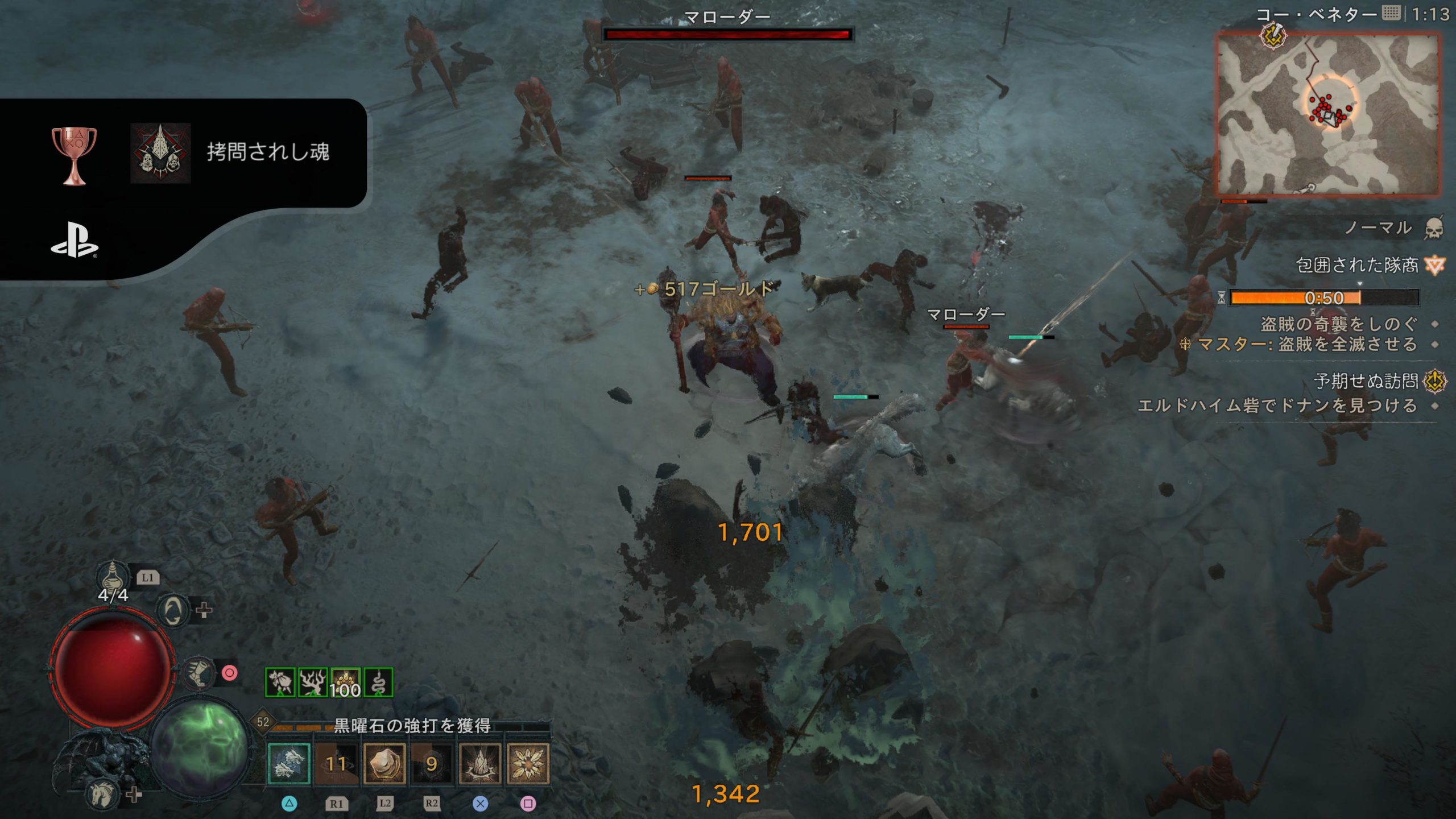Activate the stone spikes skill
The image size is (1456, 819).
tap(479, 763)
